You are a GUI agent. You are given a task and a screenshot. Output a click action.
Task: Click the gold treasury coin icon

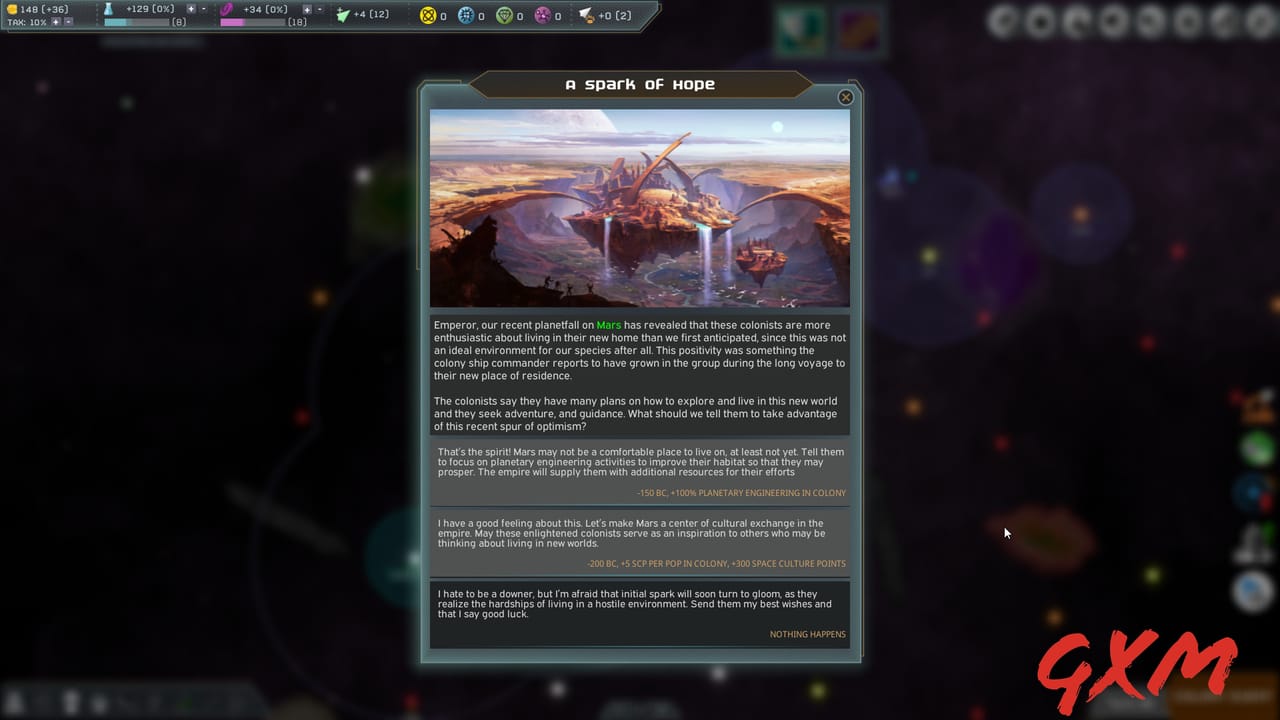[14, 9]
